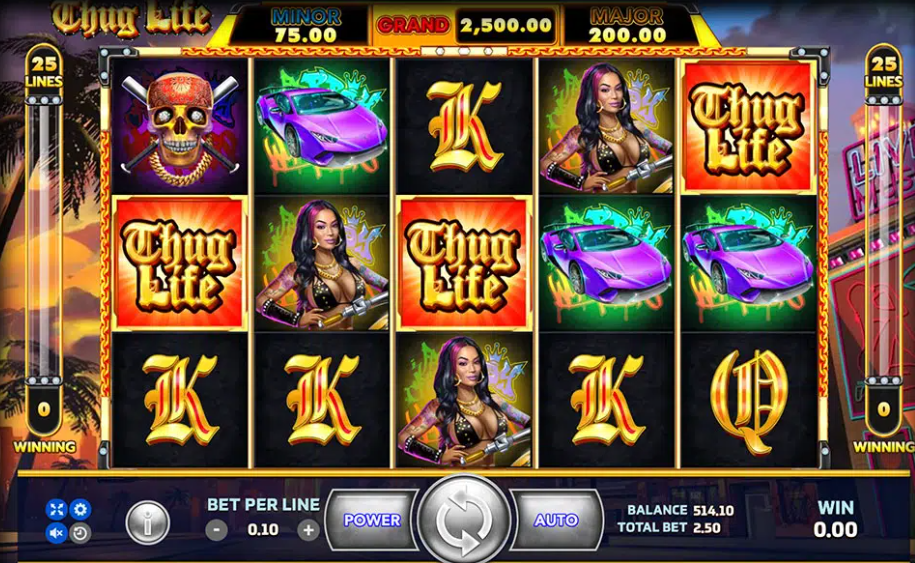Image resolution: width=915 pixels, height=563 pixels.
Task: Open the info paytable button
Action: [x=147, y=522]
